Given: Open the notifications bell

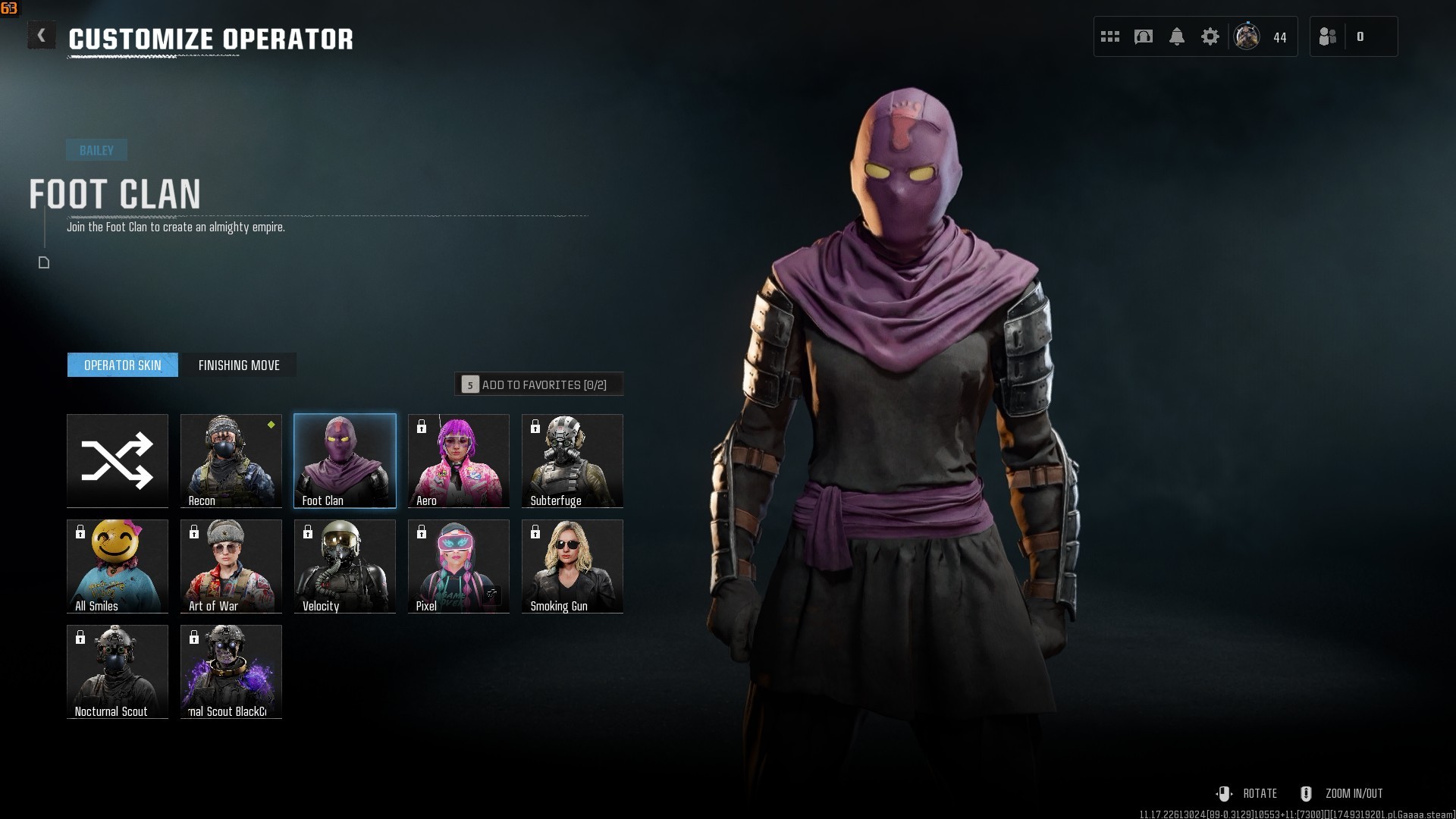Looking at the screenshot, I should 1177,36.
